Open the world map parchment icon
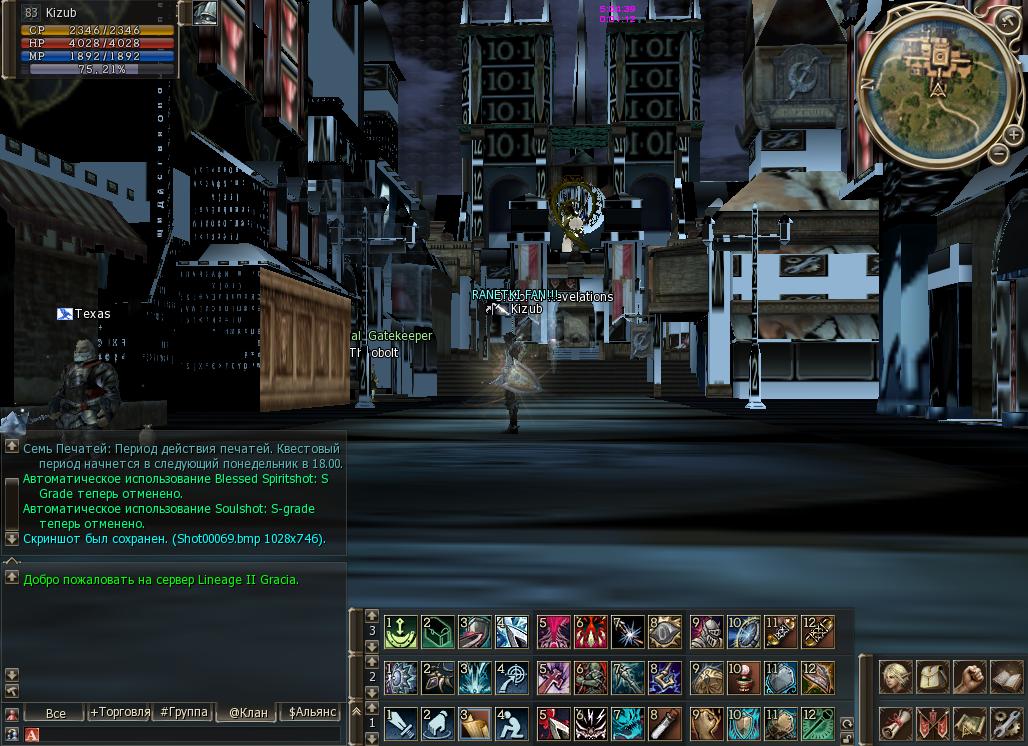Viewport: 1028px width, 746px height. [970, 723]
